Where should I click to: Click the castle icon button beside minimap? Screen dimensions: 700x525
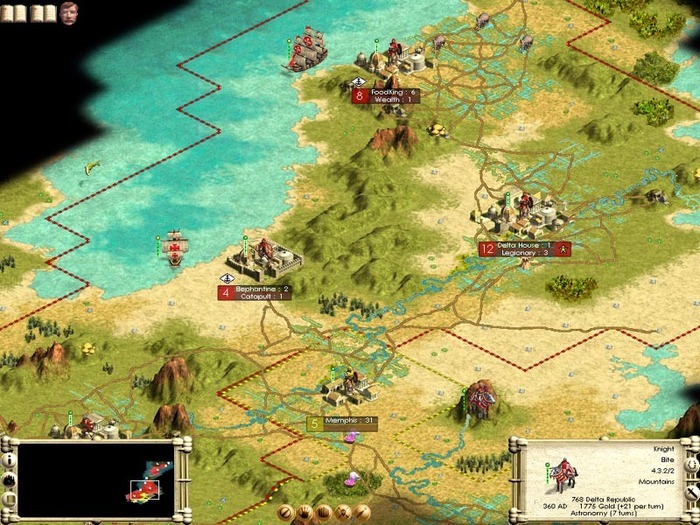tap(9, 480)
